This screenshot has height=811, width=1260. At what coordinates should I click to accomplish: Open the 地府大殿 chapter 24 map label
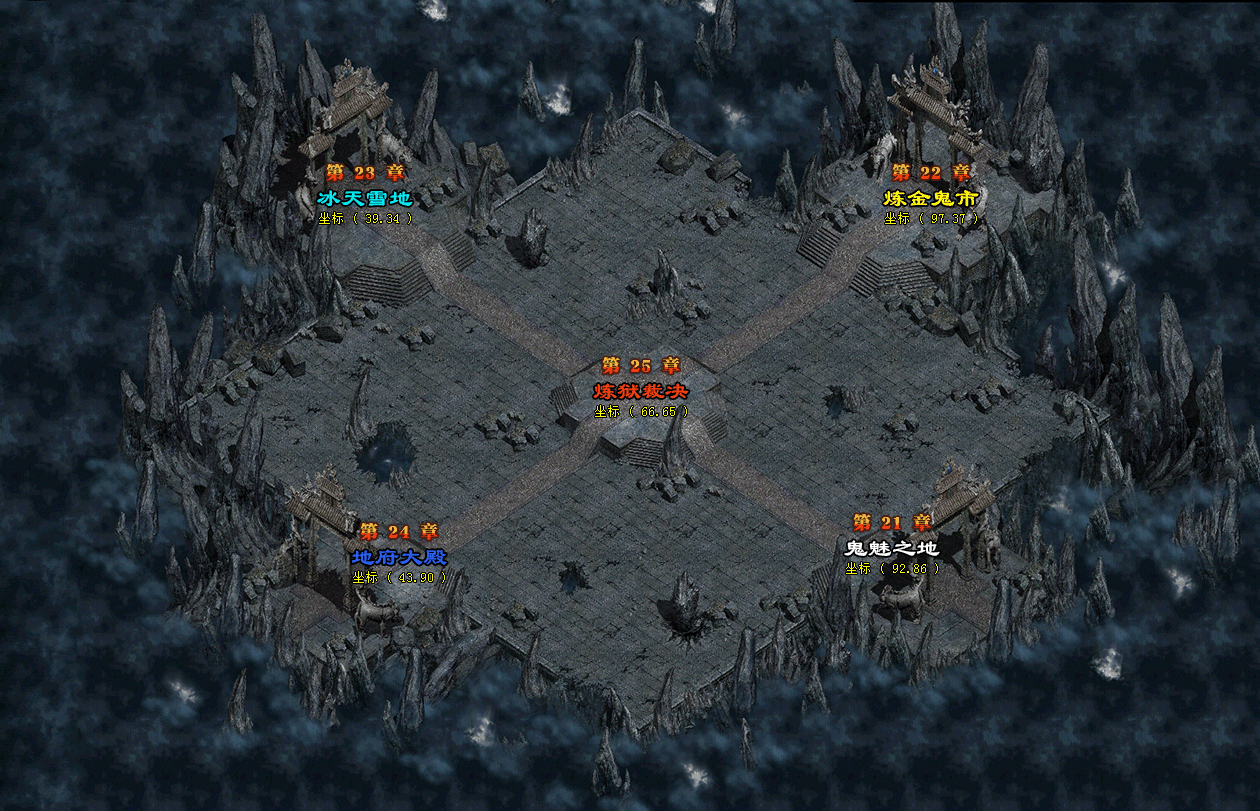399,557
